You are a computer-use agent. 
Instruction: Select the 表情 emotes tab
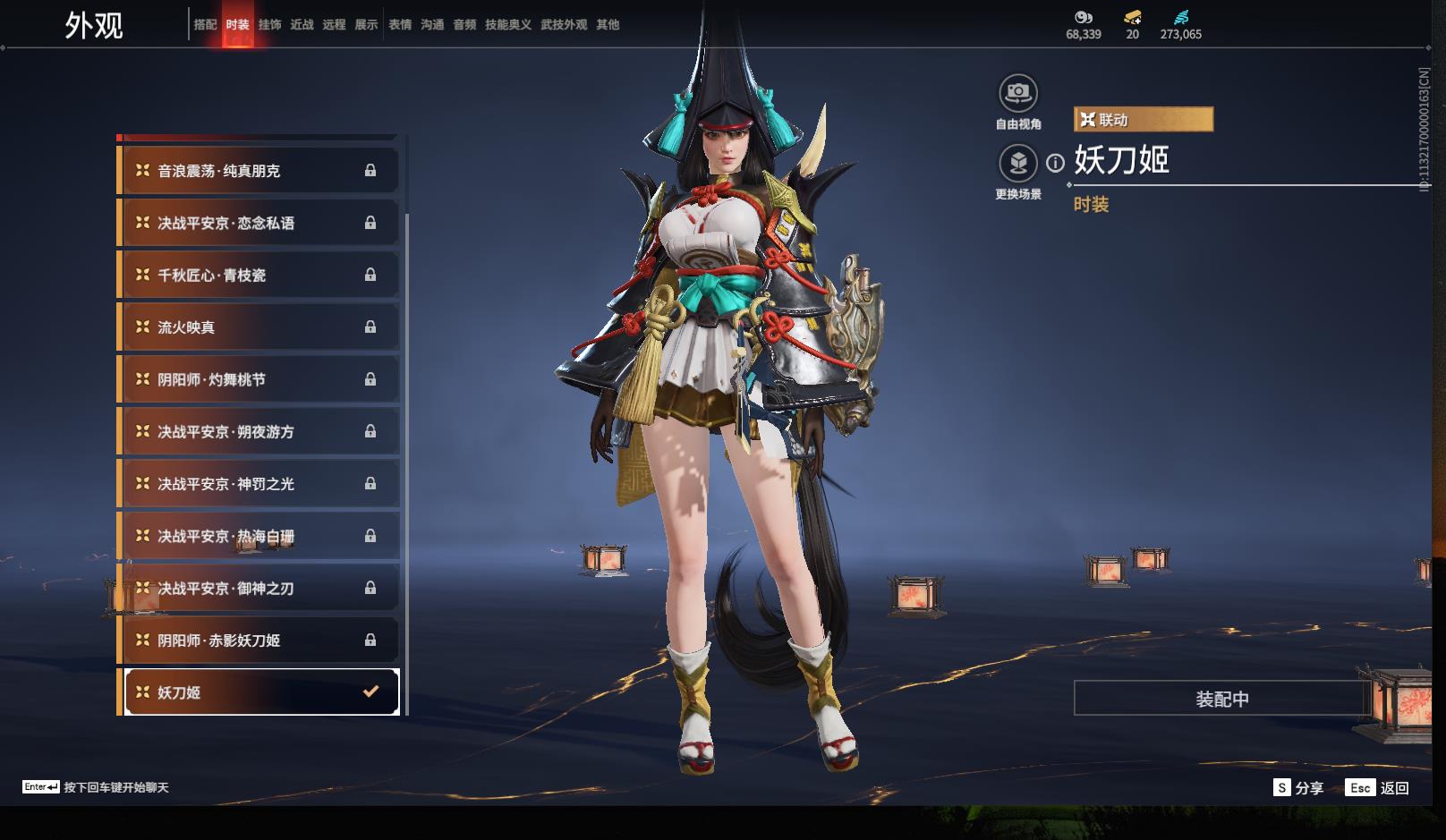pyautogui.click(x=399, y=25)
